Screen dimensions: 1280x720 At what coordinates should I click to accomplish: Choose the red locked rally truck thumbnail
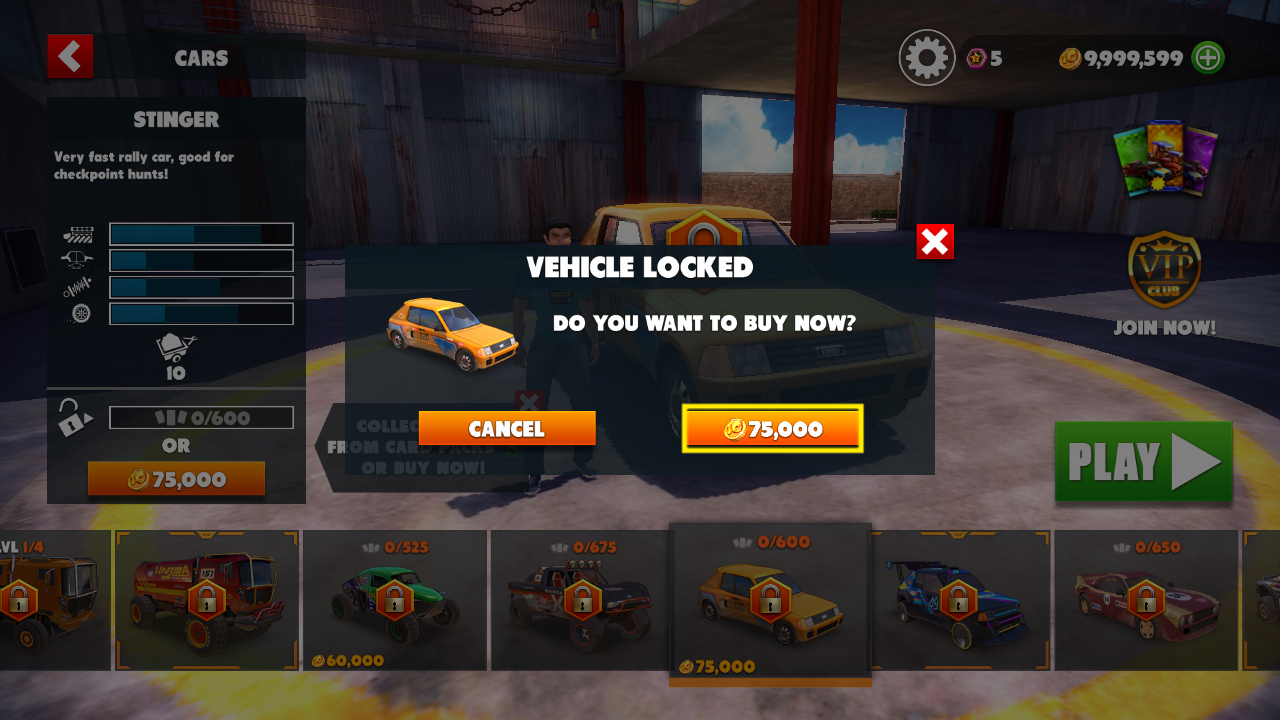[x=207, y=600]
